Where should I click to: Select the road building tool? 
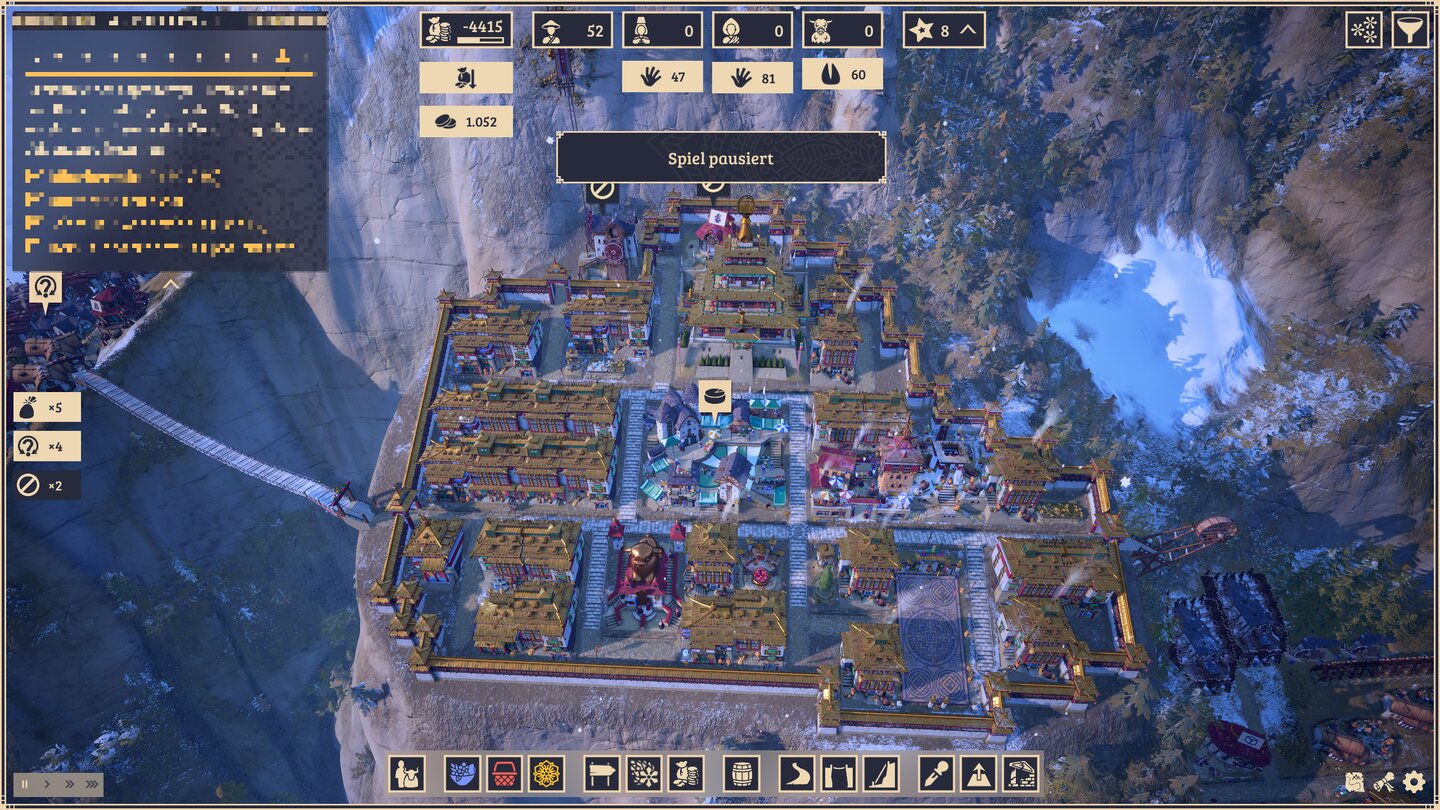click(797, 774)
